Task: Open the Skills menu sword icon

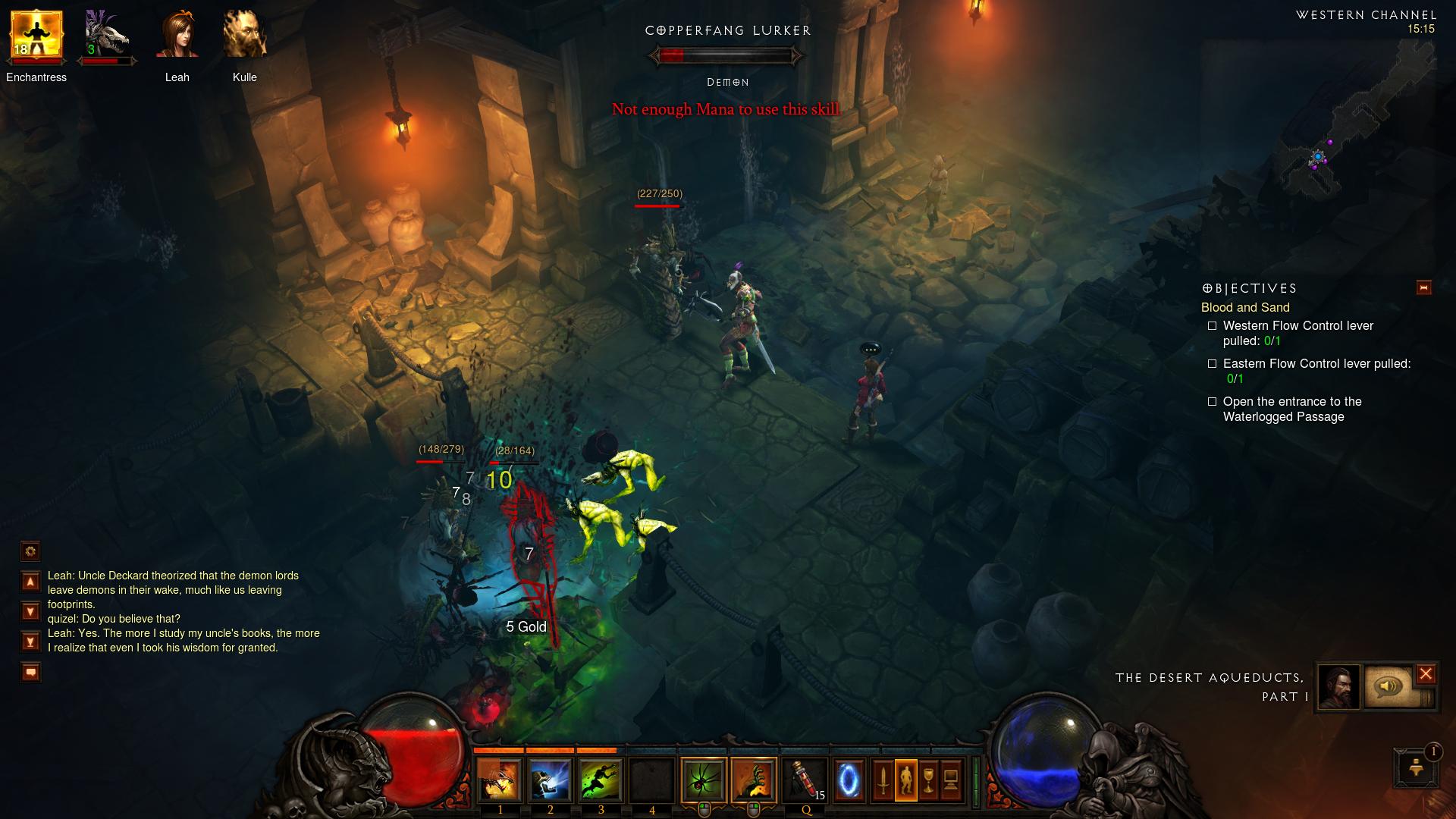Action: (883, 780)
